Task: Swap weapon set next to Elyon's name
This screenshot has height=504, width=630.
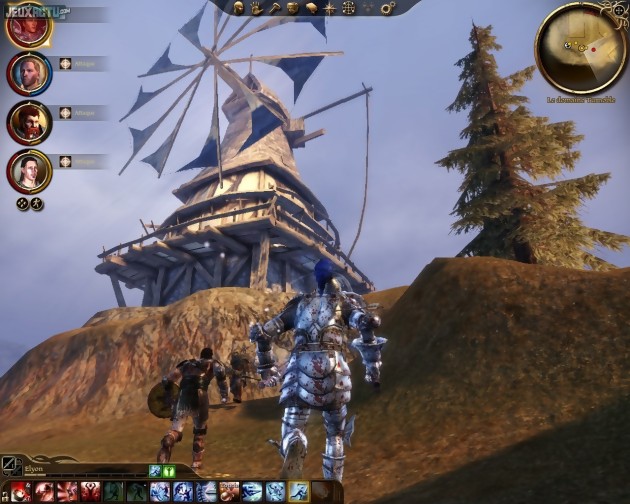Action: tap(10, 465)
